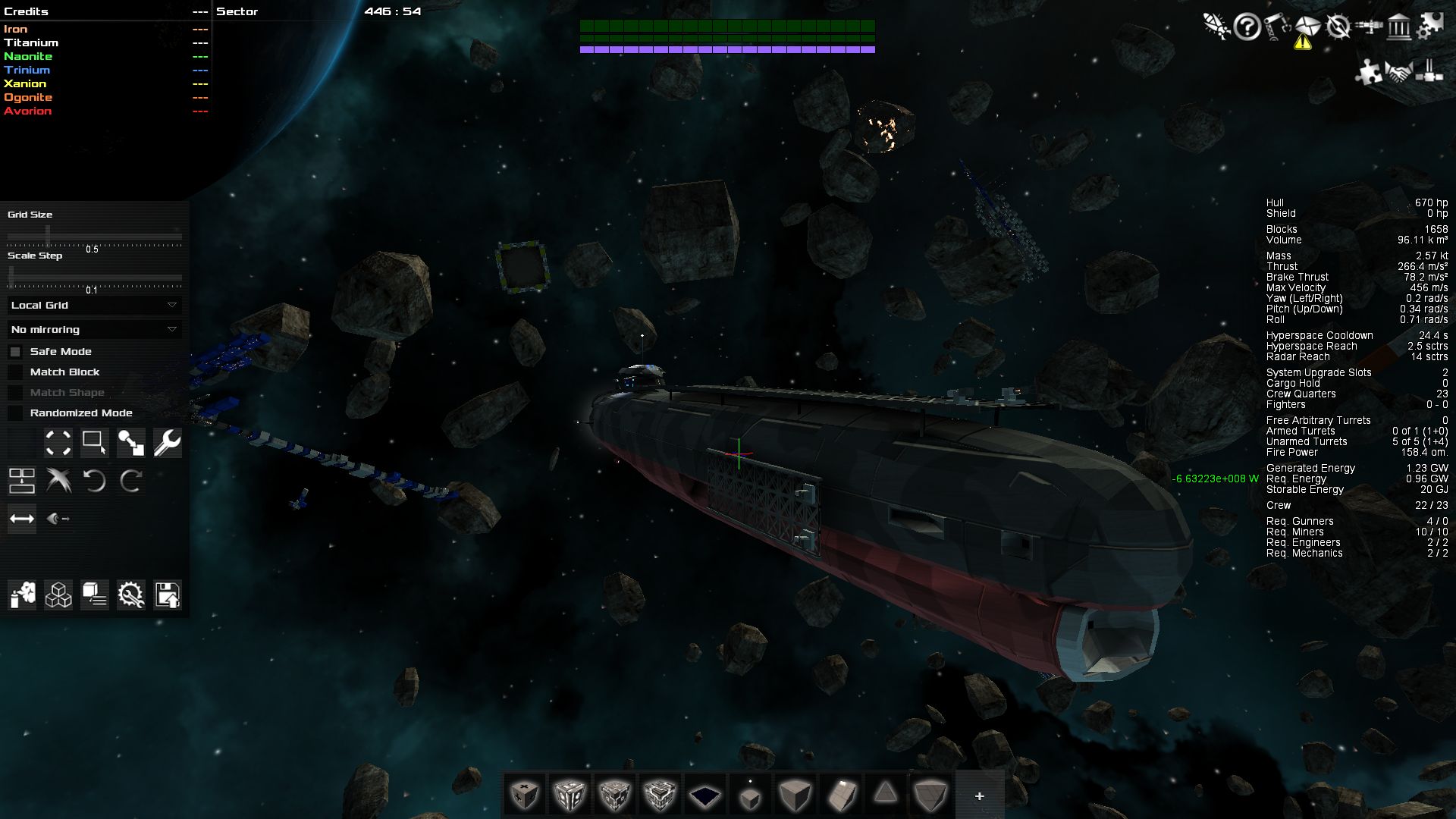The image size is (1456, 819).
Task: Click the yellow warning triangle notification
Action: [x=1303, y=43]
